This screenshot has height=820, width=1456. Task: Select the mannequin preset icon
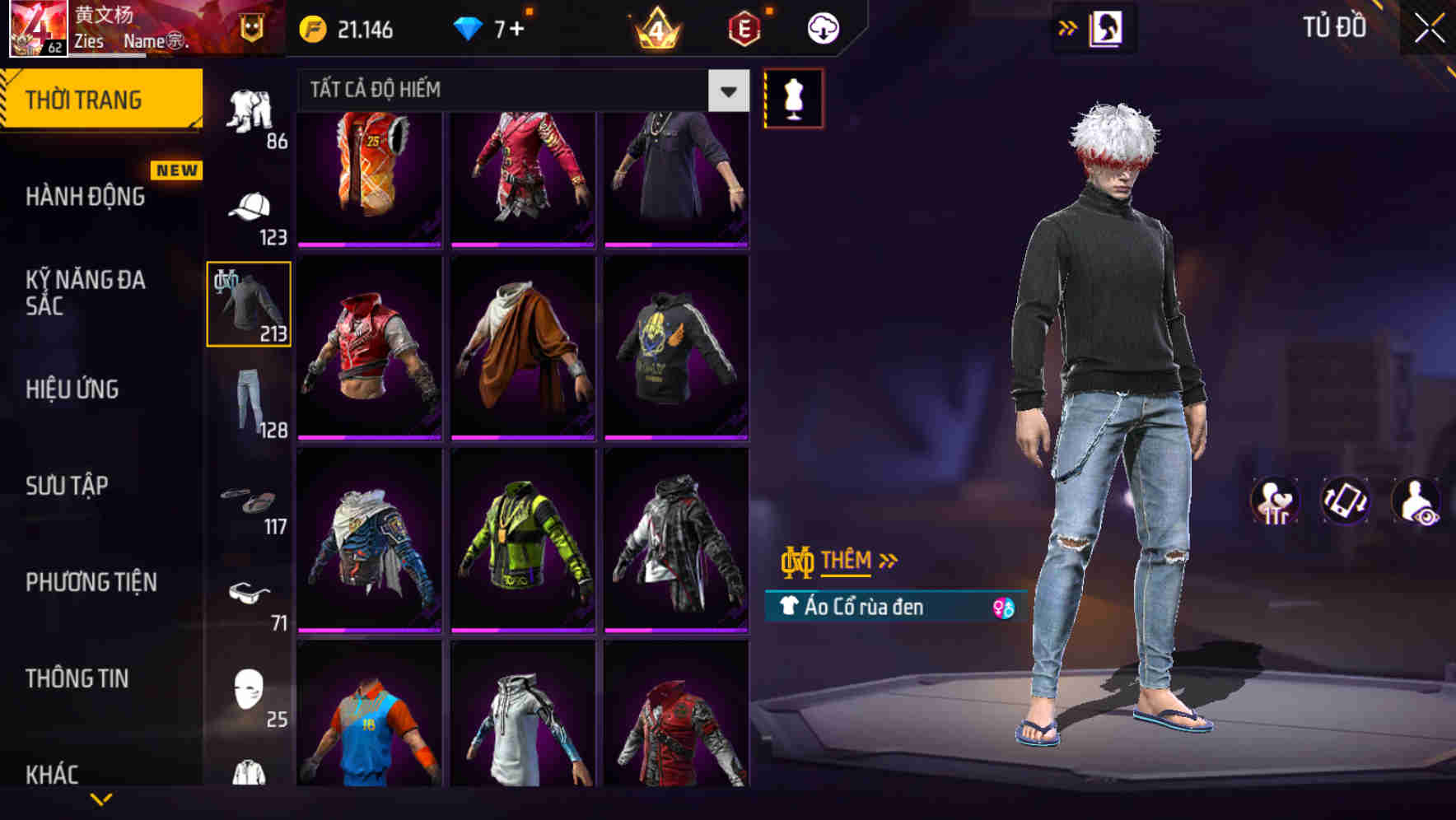pos(793,96)
